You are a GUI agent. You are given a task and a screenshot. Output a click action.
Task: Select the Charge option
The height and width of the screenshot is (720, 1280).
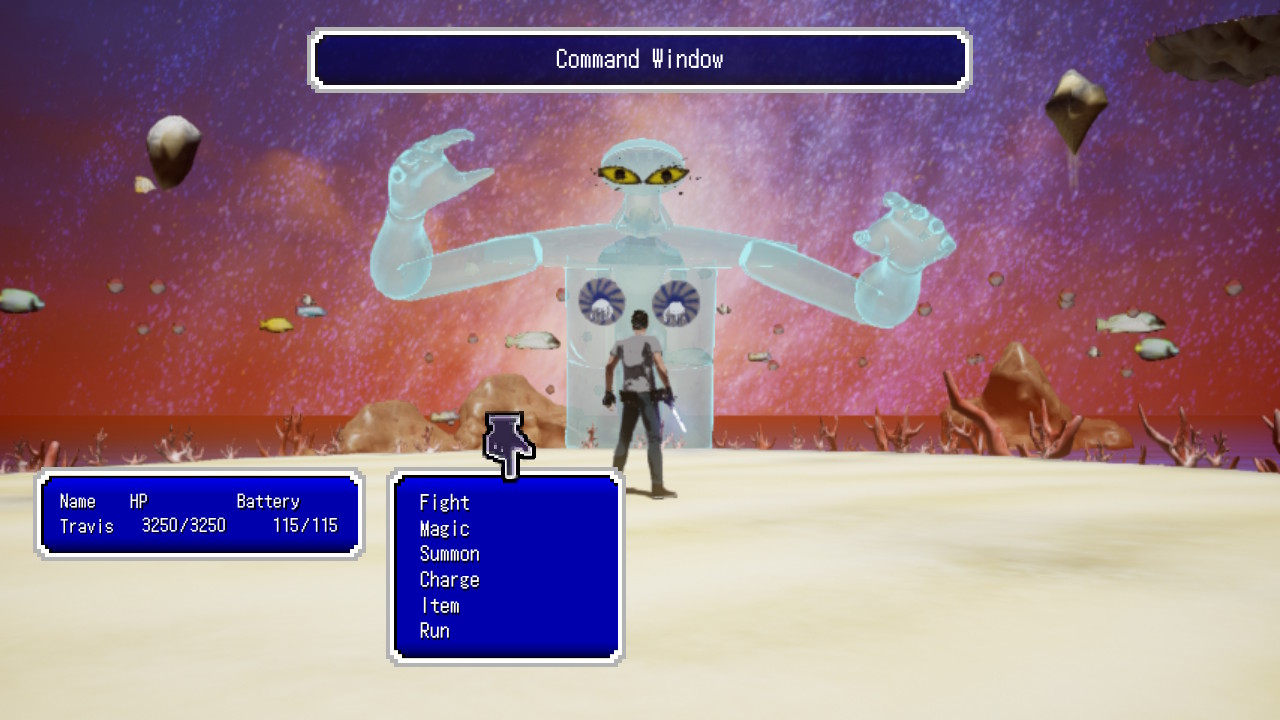pyautogui.click(x=451, y=580)
